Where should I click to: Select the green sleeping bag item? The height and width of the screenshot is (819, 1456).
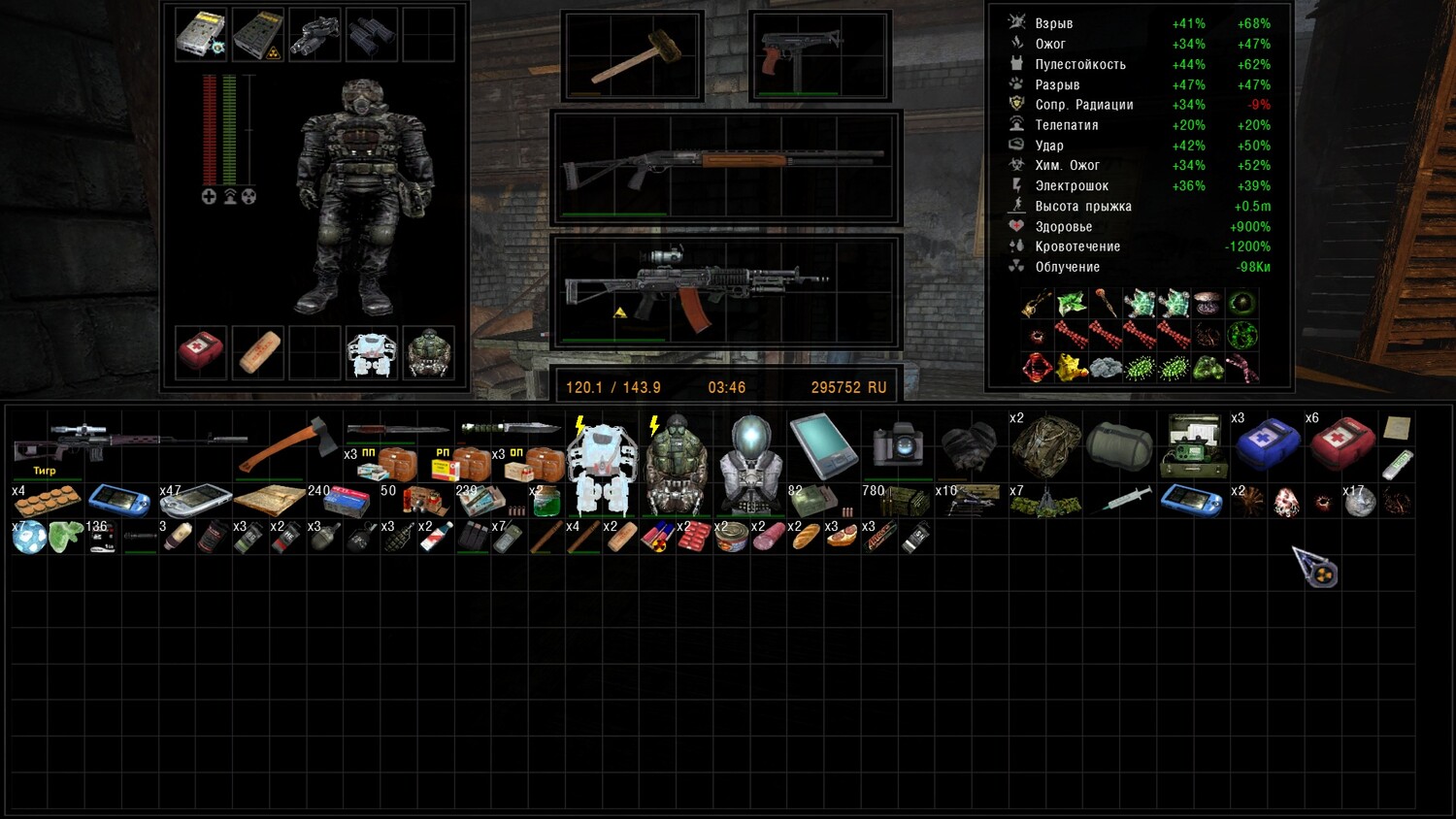(1119, 445)
